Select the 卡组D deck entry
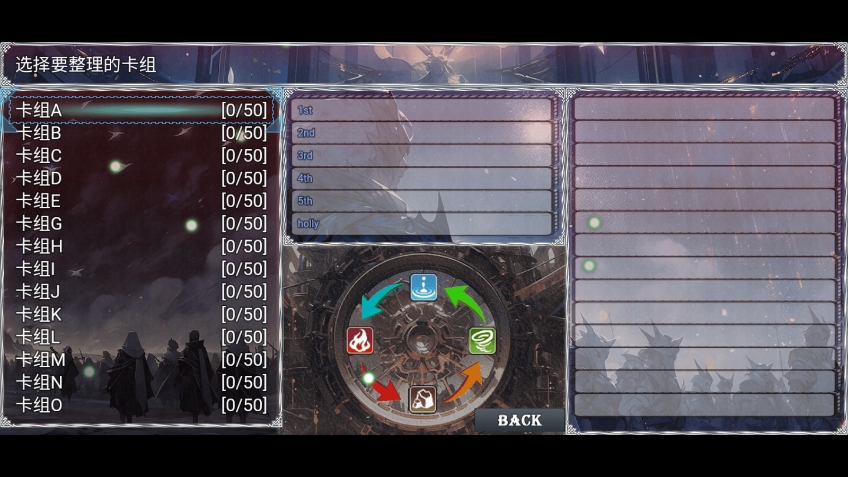Screen dimensions: 848x477 [x=141, y=178]
